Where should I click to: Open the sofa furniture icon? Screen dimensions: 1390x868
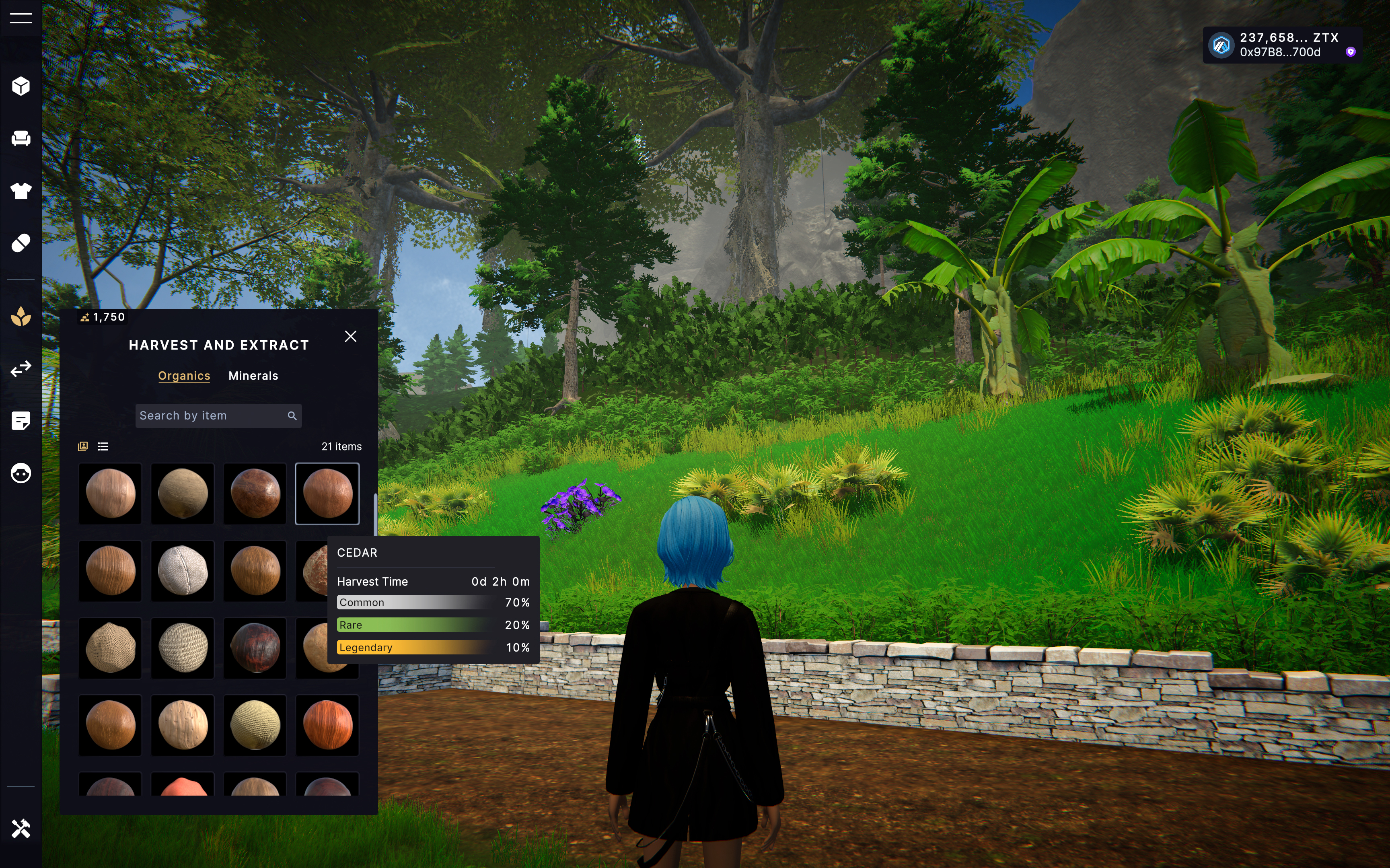point(21,138)
